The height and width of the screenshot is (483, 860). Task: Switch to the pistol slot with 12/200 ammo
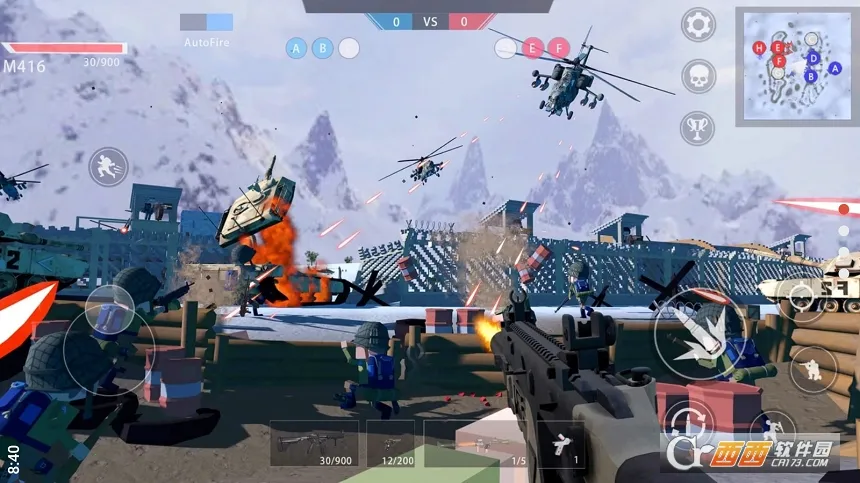(390, 443)
